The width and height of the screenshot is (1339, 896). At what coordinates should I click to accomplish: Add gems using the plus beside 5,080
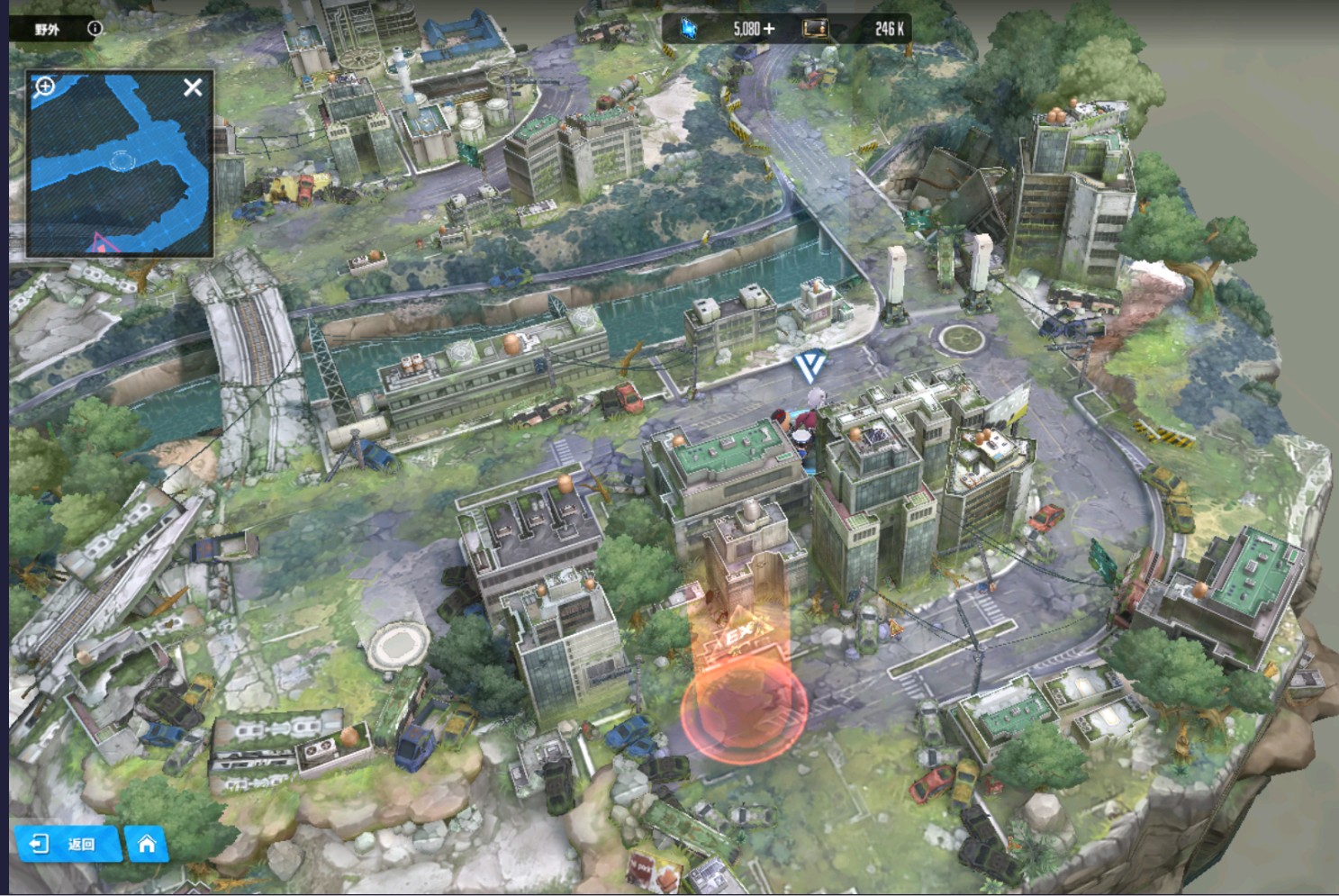768,29
